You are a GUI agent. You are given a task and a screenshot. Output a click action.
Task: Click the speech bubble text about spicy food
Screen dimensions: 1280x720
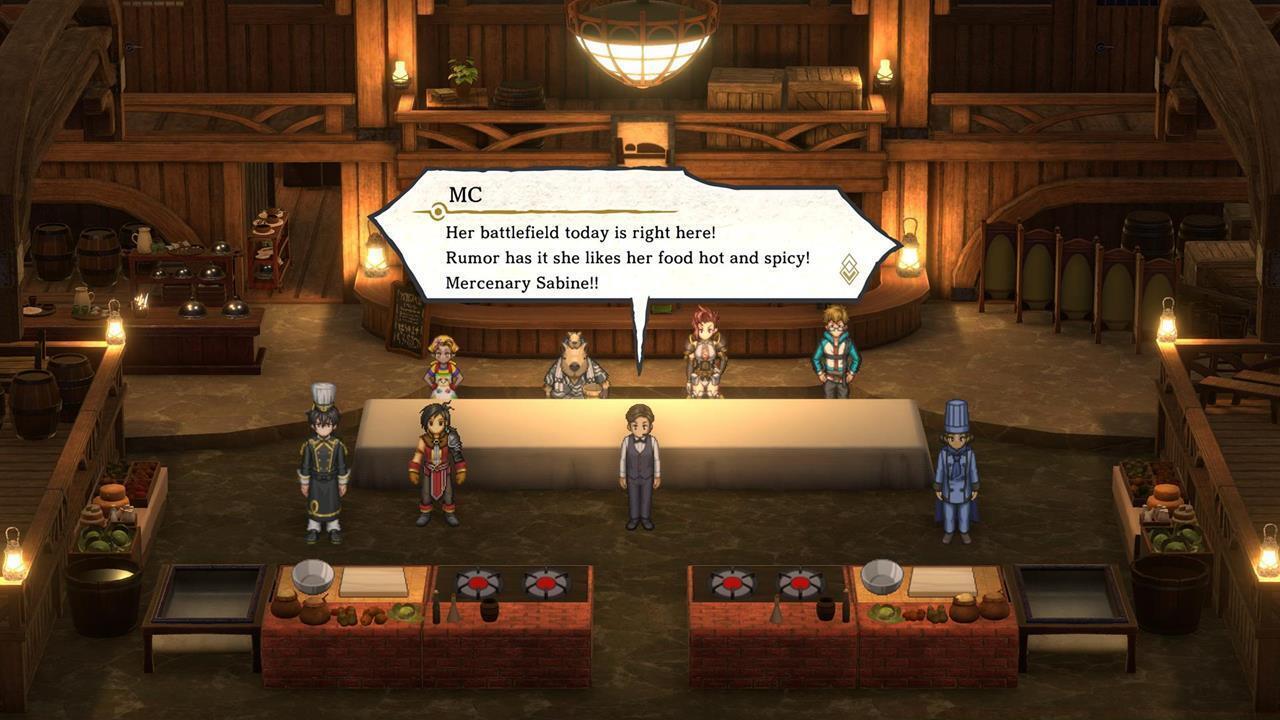(625, 257)
